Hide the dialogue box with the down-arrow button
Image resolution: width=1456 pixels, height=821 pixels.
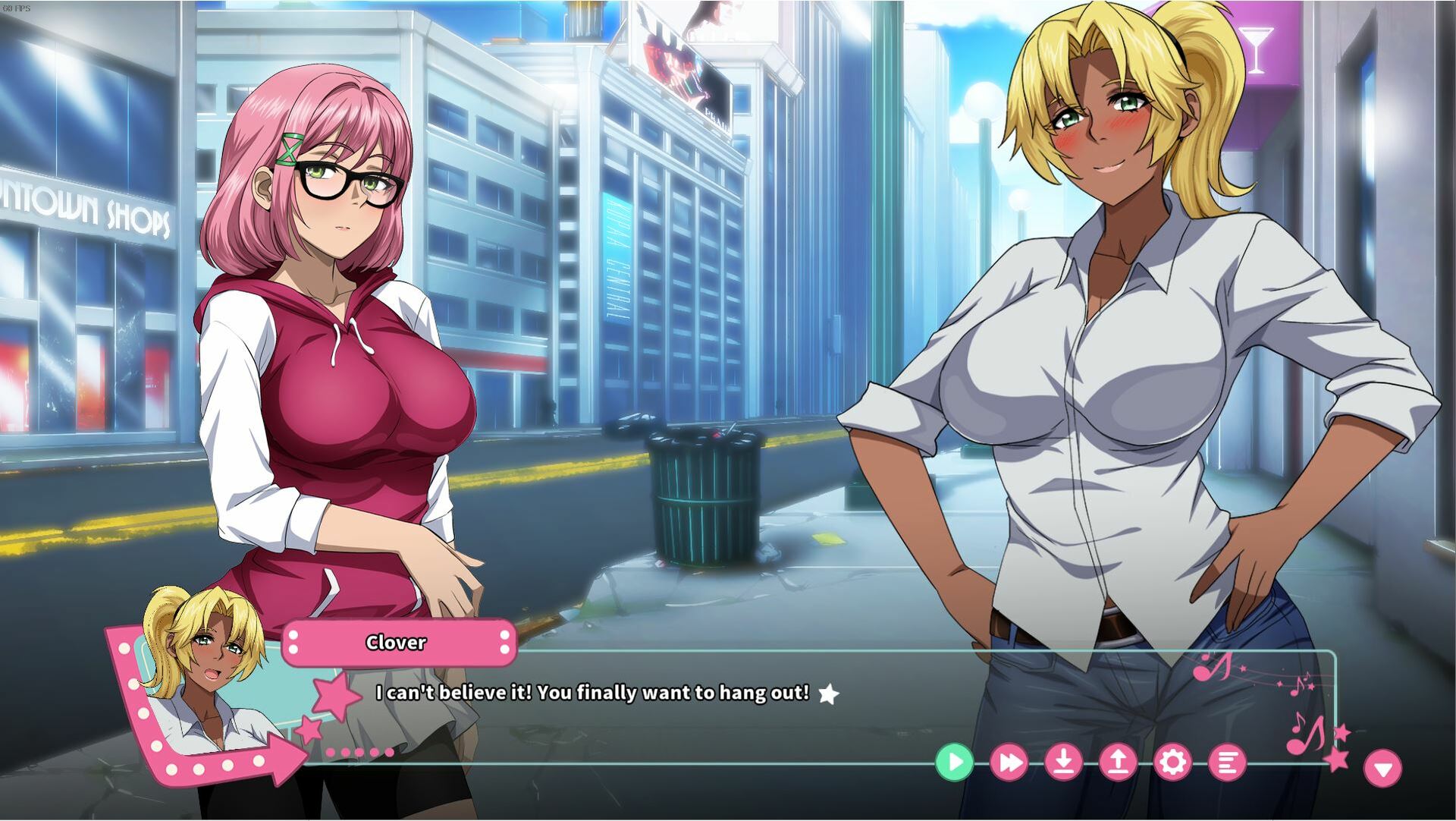click(1382, 769)
